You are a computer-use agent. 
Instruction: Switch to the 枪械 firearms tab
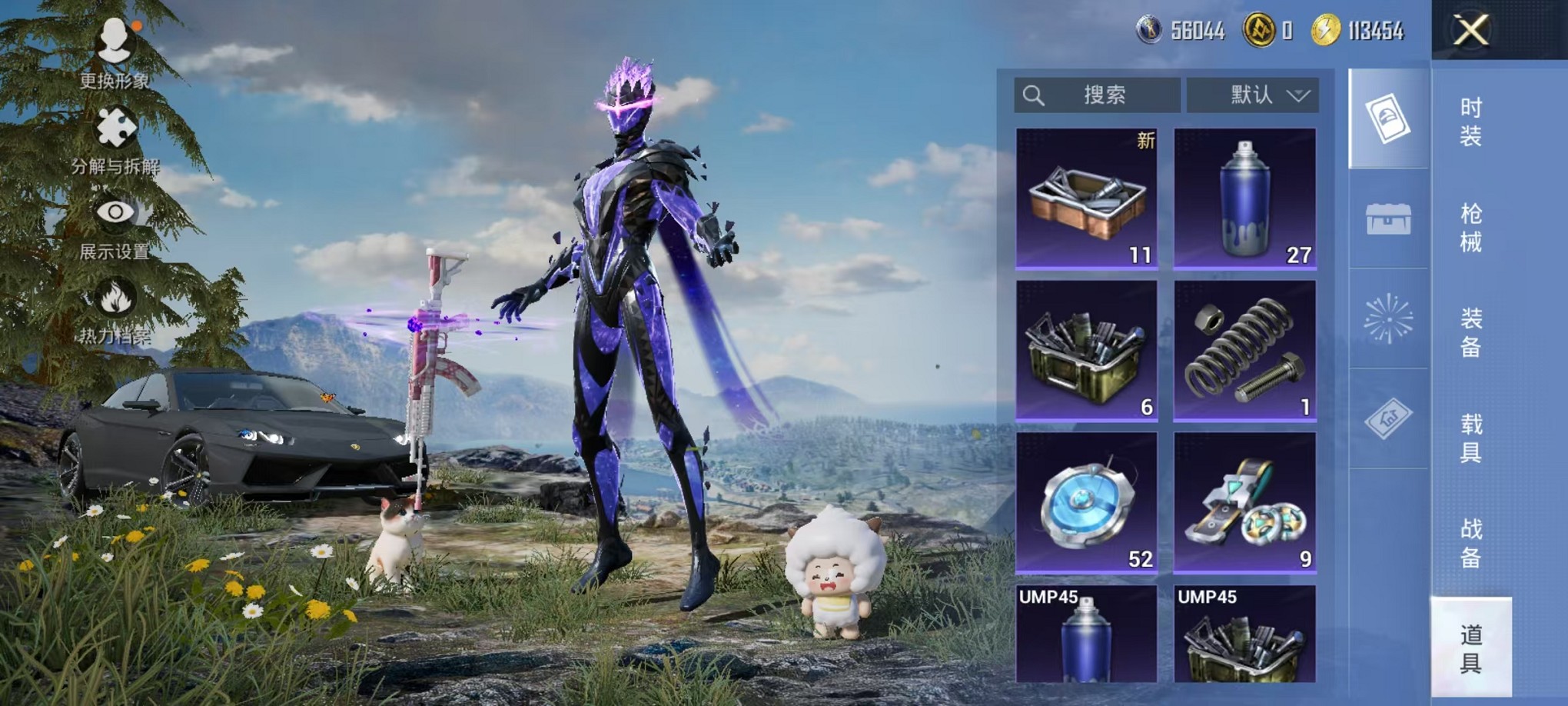pos(1470,228)
